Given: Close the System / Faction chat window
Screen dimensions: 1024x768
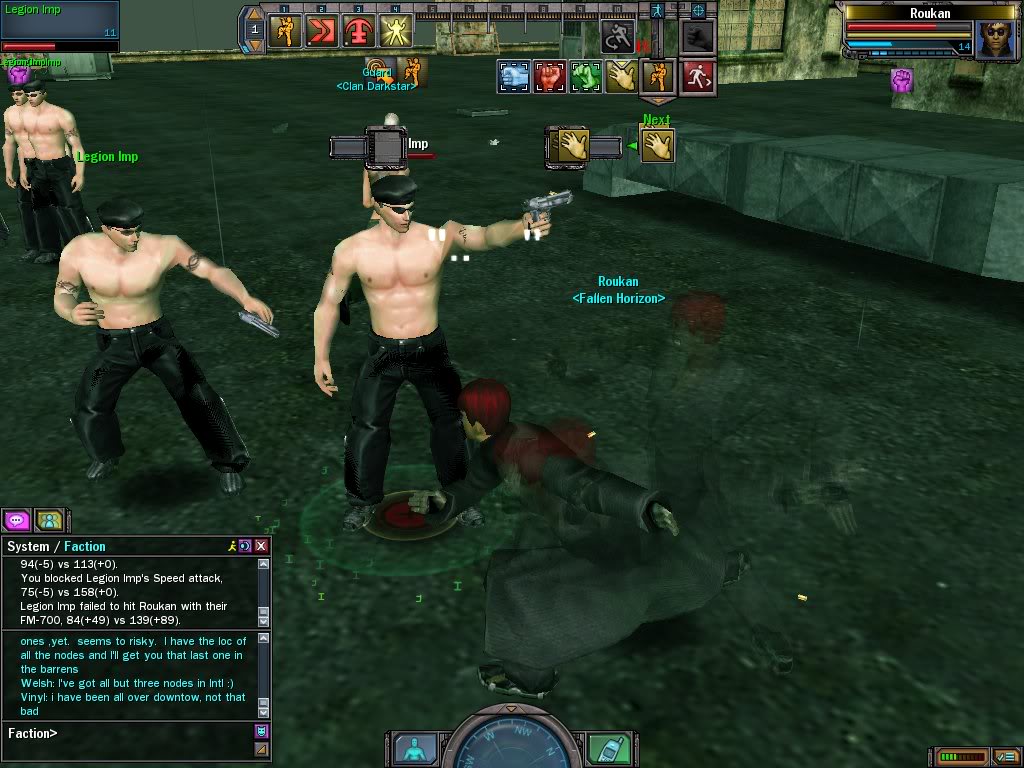Looking at the screenshot, I should click(x=261, y=546).
